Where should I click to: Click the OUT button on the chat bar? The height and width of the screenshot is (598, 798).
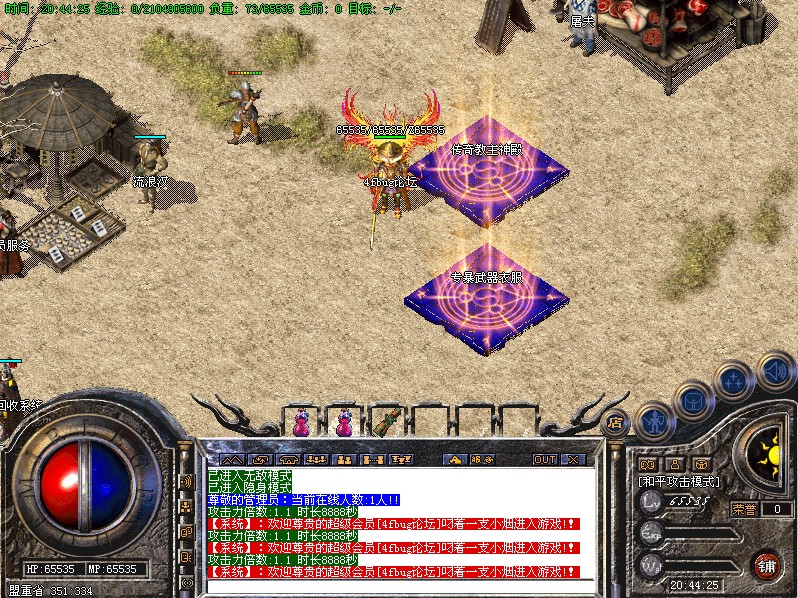544,459
